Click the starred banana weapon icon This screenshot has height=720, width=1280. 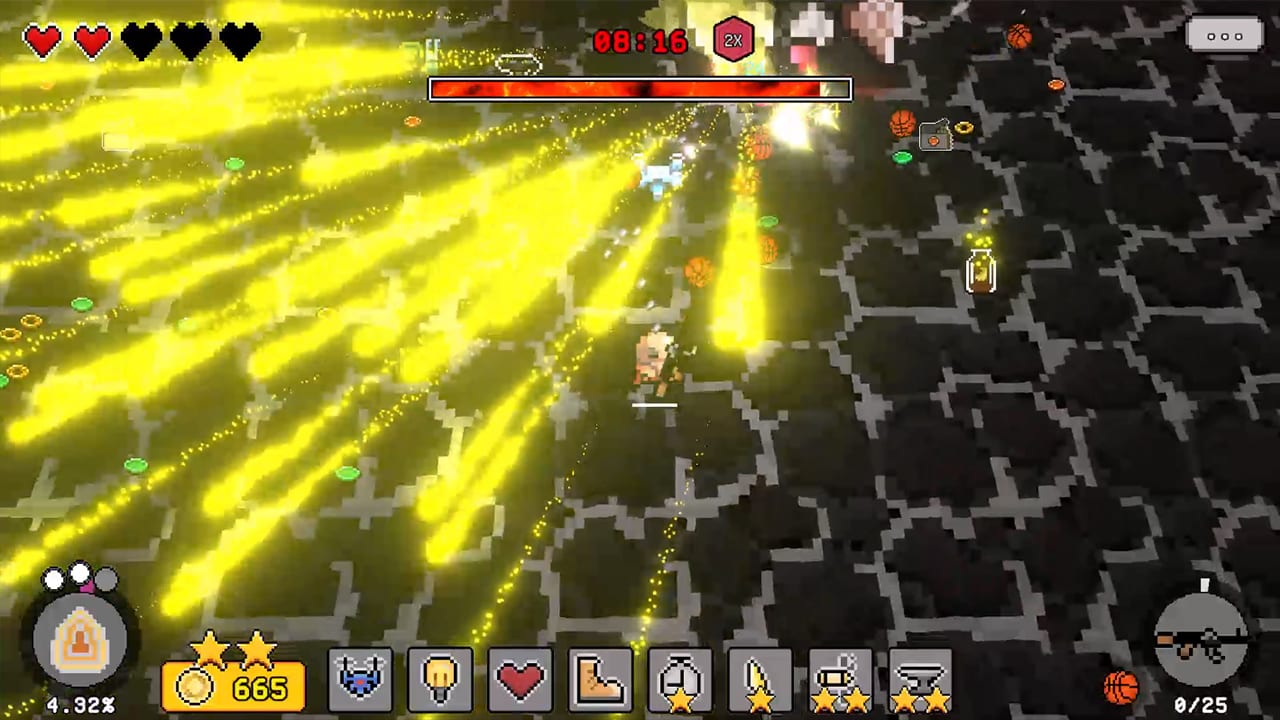click(x=760, y=678)
